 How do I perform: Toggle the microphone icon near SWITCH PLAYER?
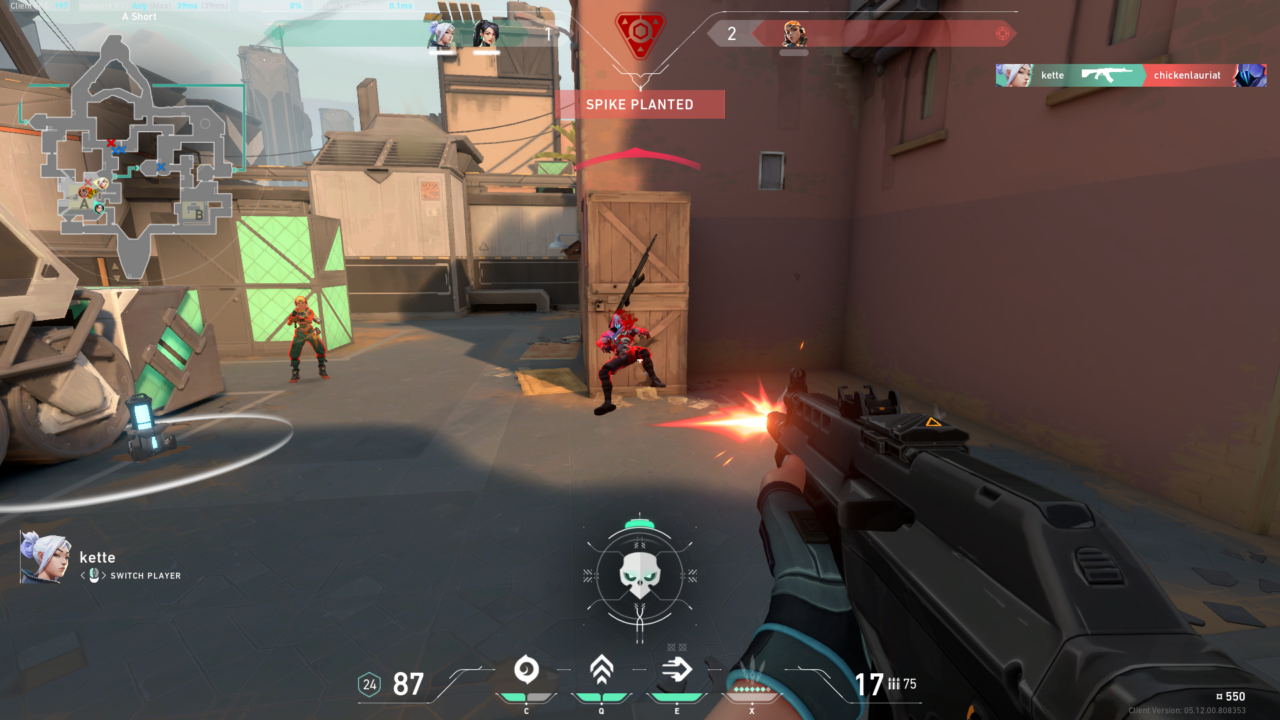(94, 575)
